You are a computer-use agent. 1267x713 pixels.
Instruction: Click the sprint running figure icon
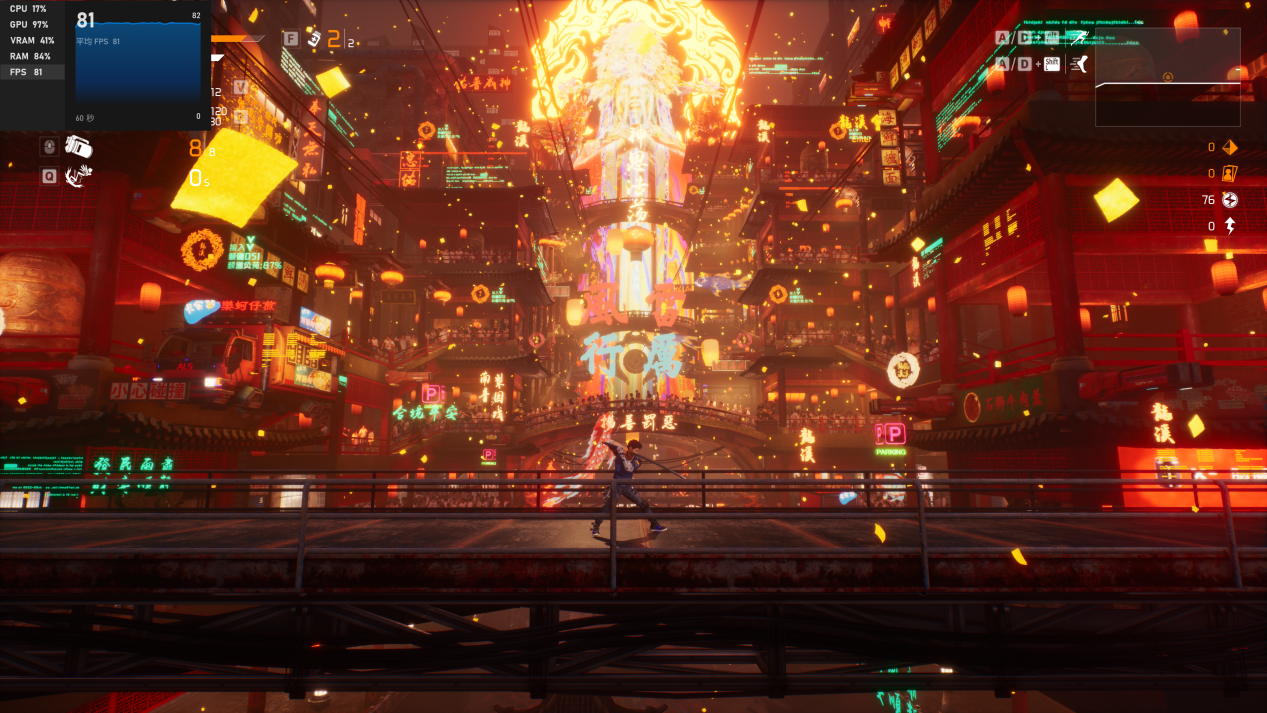[x=1077, y=38]
